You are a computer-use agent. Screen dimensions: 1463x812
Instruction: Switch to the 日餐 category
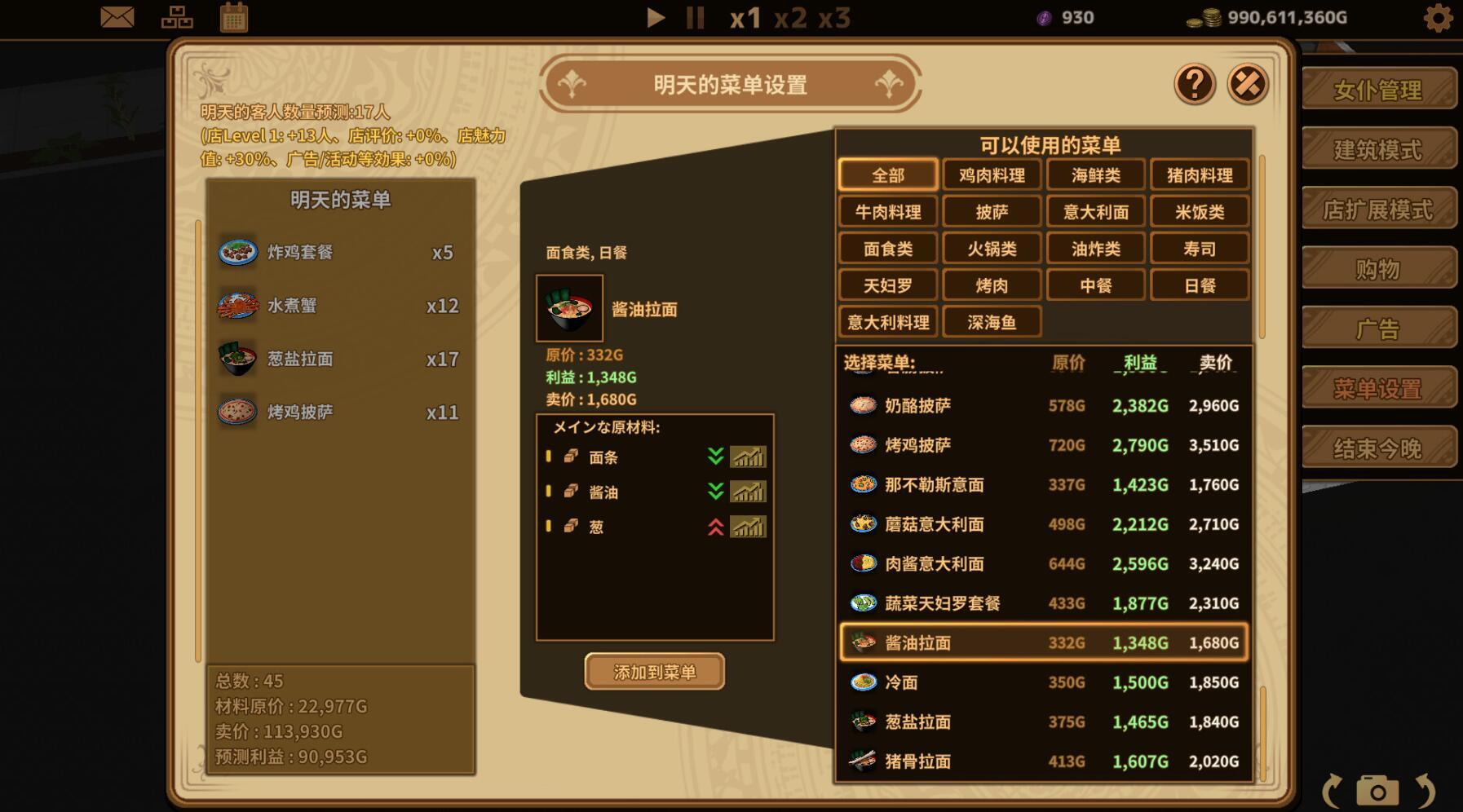point(1200,285)
